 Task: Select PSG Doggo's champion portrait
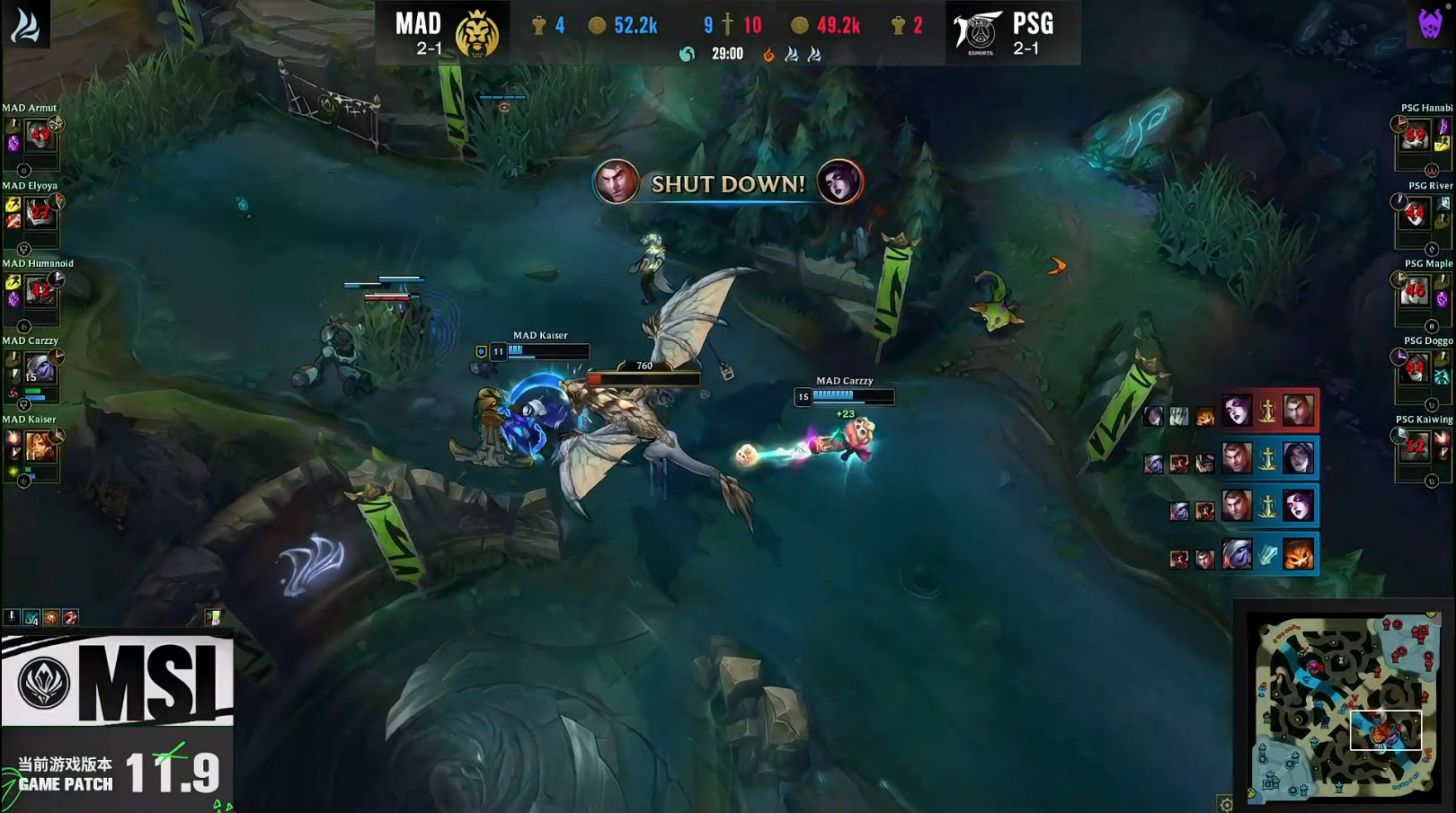1416,368
